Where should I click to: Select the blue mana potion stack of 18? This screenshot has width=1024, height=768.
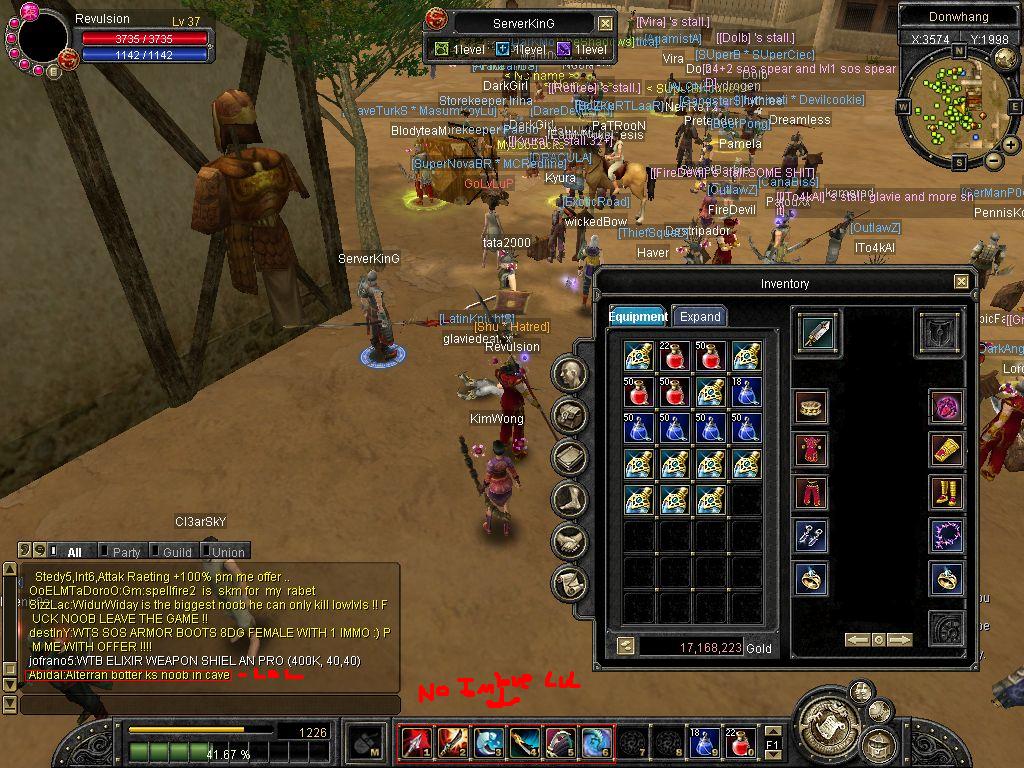click(745, 391)
